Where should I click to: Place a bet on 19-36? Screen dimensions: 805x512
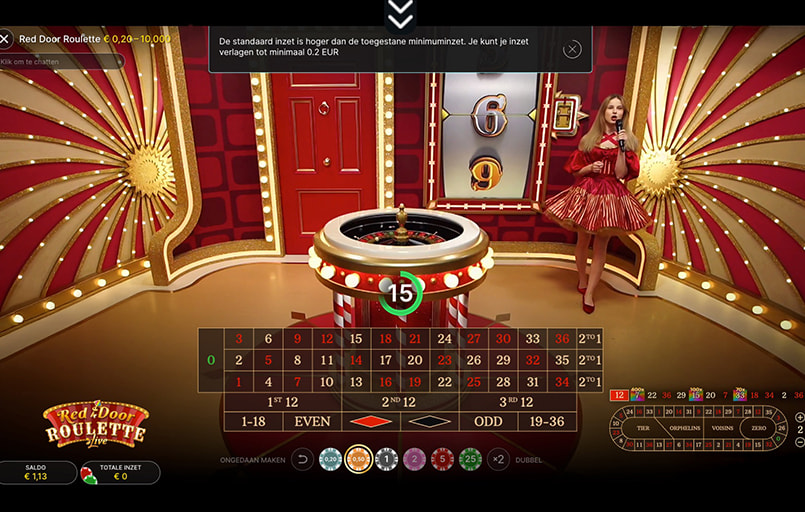pos(547,421)
